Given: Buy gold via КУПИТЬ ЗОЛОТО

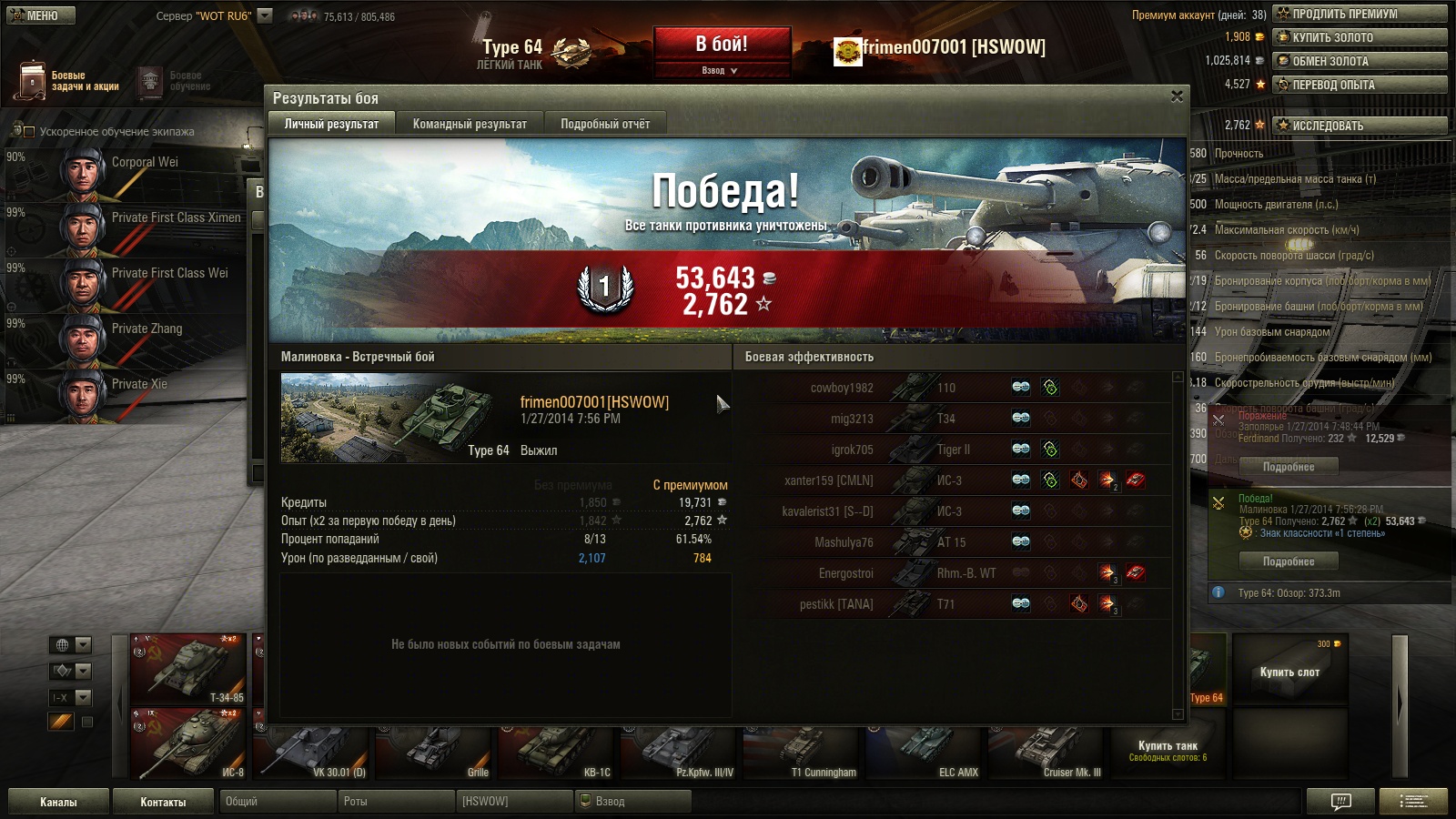Looking at the screenshot, I should [1360, 37].
